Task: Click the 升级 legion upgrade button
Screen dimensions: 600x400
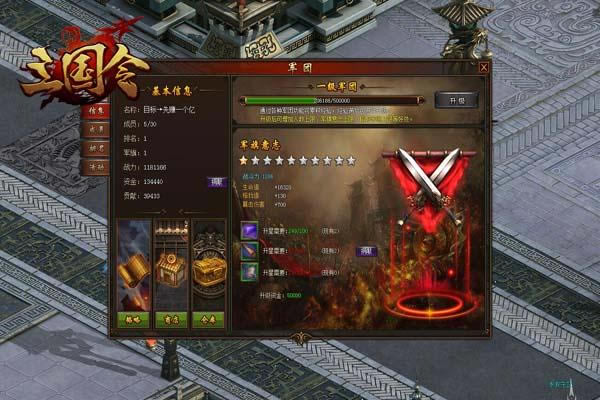Action: click(456, 100)
